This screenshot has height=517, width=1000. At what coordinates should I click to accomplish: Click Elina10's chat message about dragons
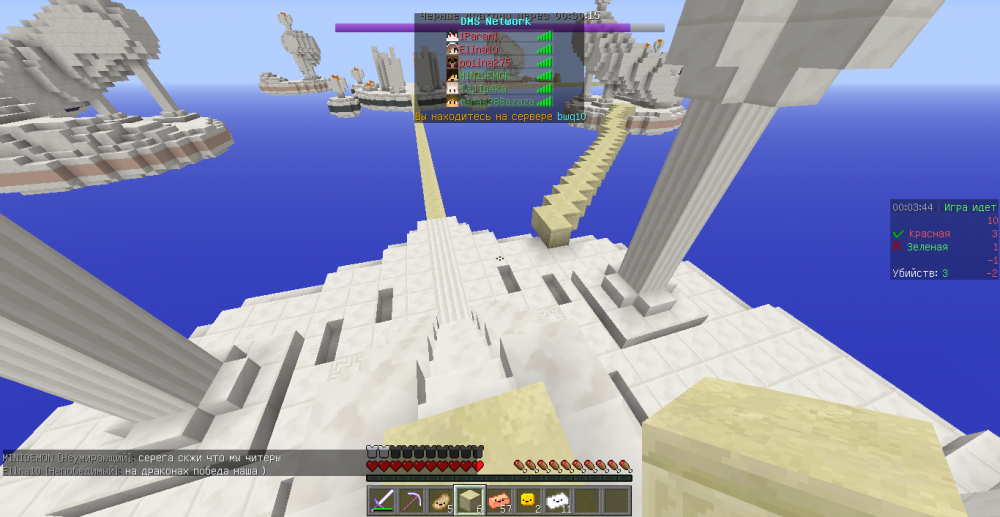[134, 470]
